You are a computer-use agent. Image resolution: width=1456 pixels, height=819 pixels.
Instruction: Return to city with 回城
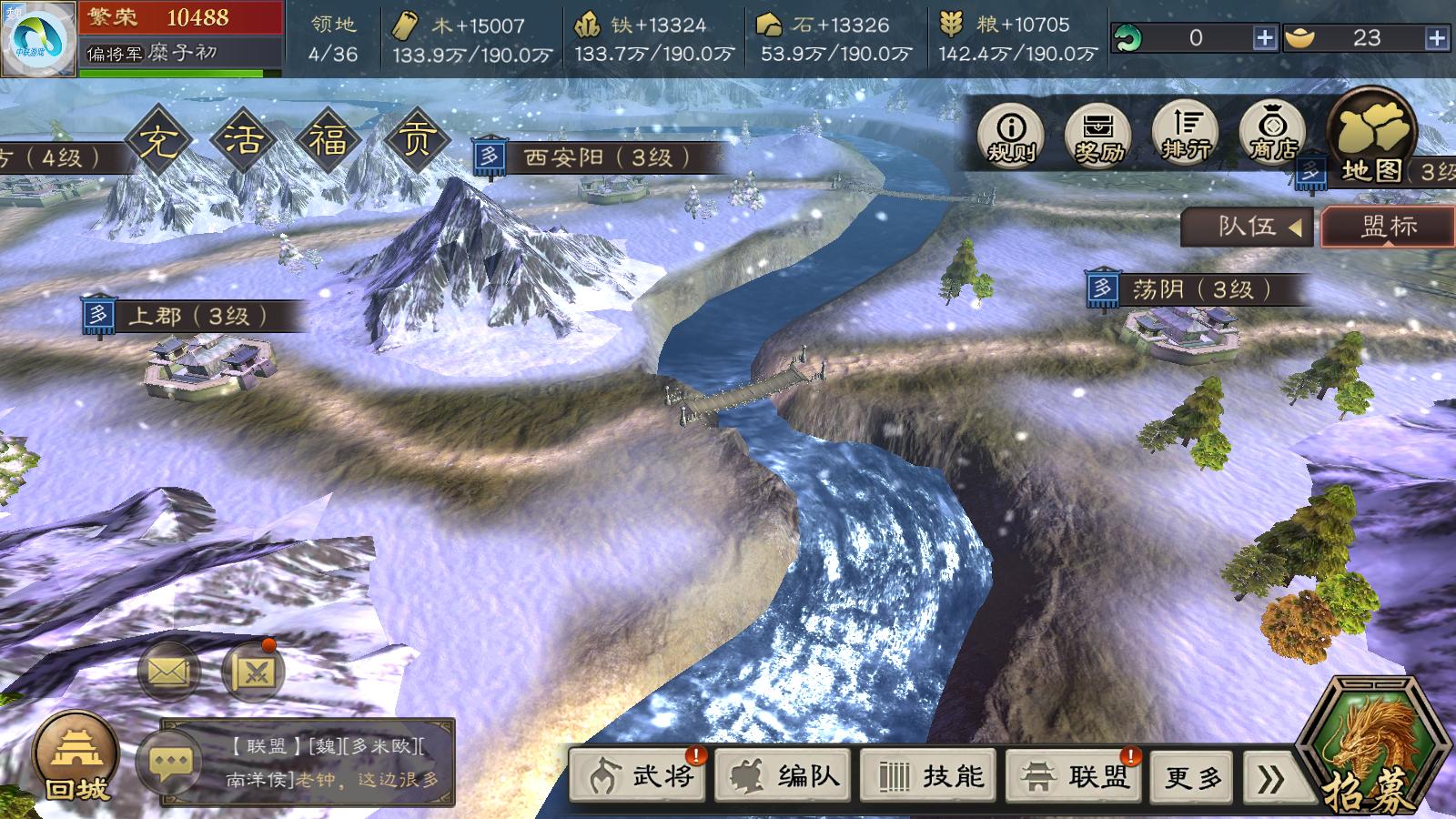point(76,757)
